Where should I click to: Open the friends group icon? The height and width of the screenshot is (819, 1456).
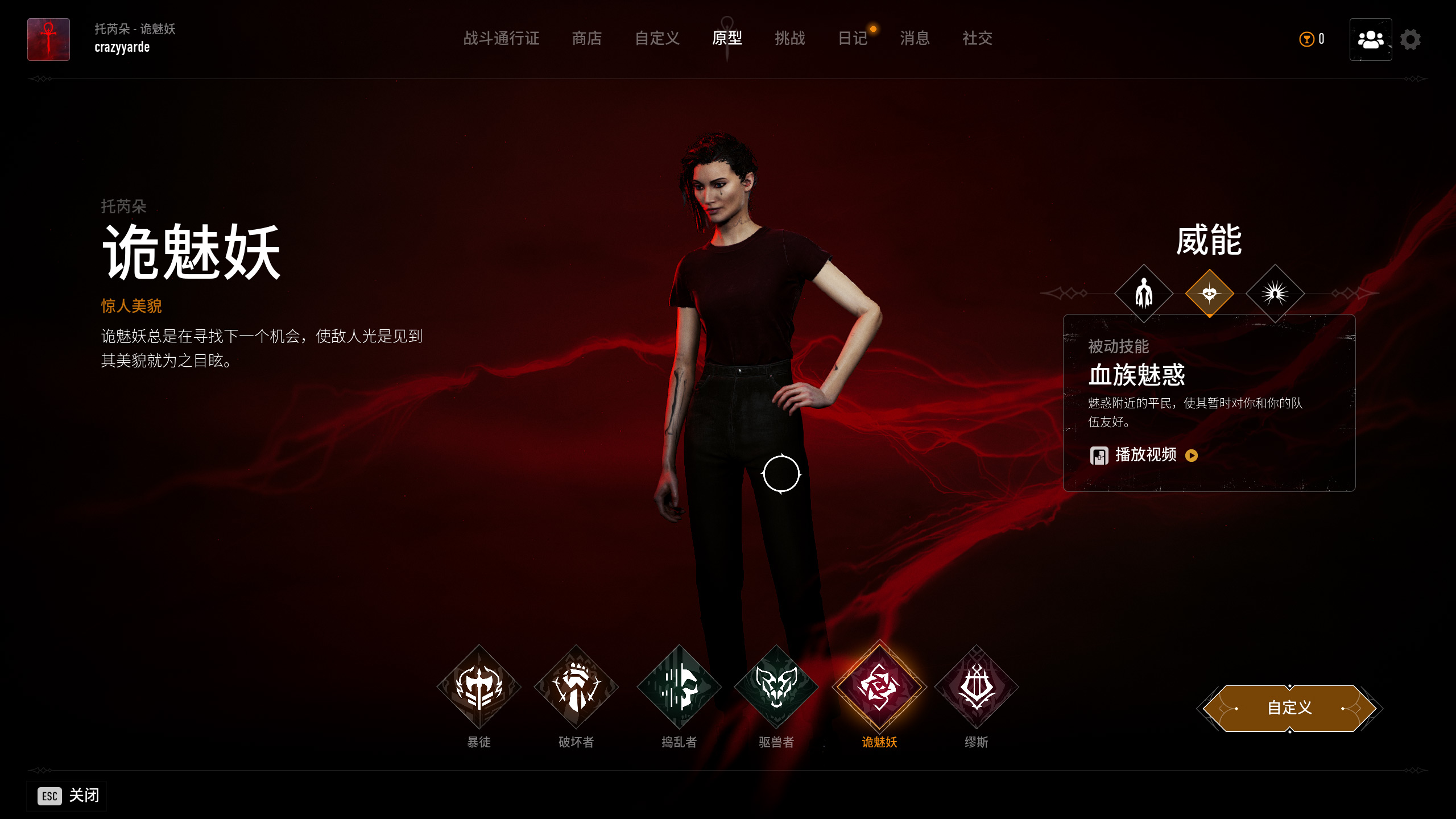[x=1370, y=40]
